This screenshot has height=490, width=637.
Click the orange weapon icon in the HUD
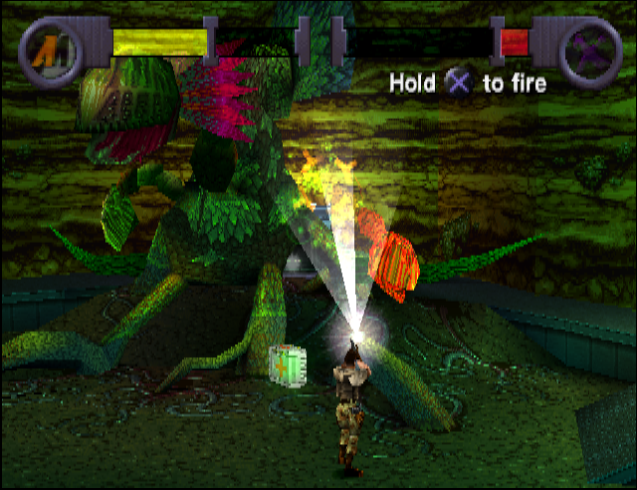coord(46,50)
